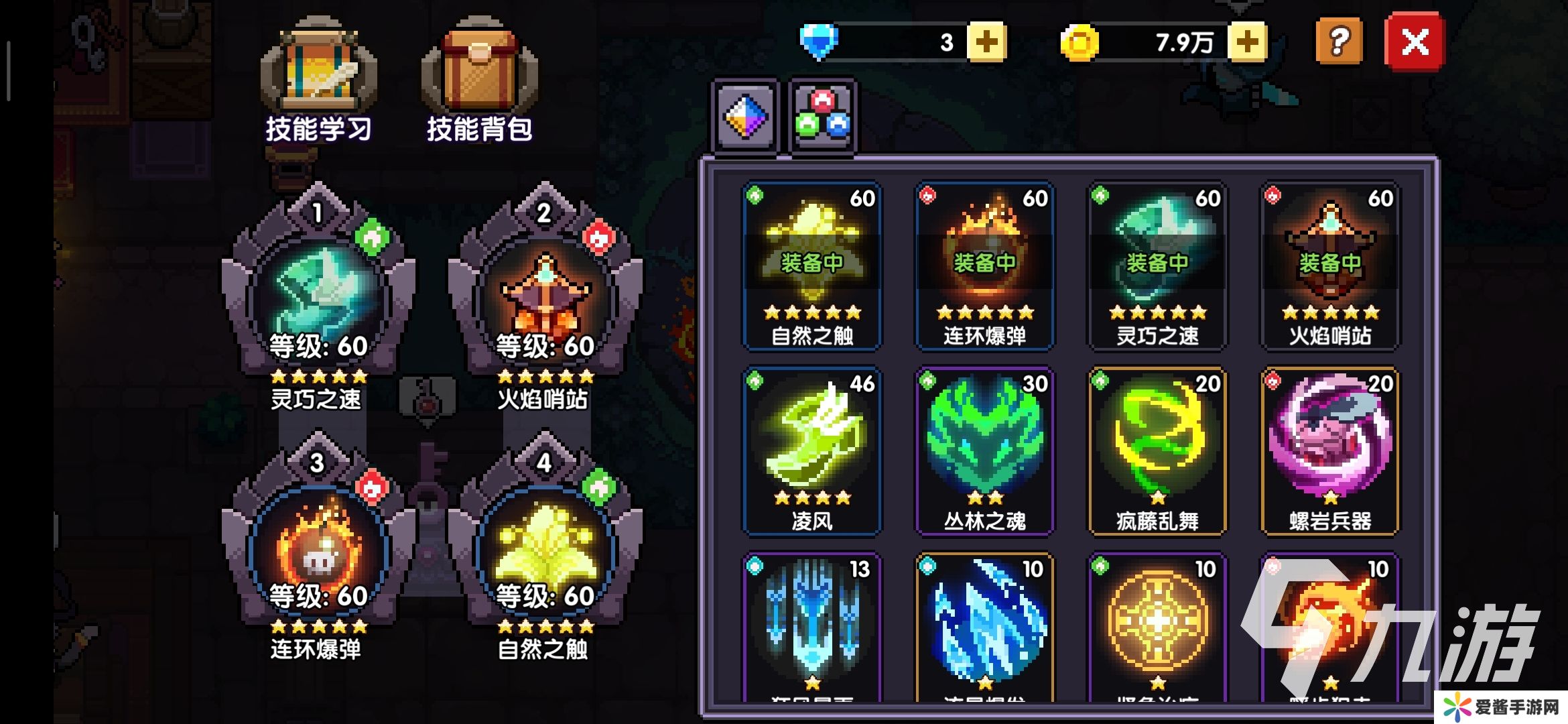The height and width of the screenshot is (724, 1568).
Task: Add more gold coins with plus button
Action: [1246, 42]
